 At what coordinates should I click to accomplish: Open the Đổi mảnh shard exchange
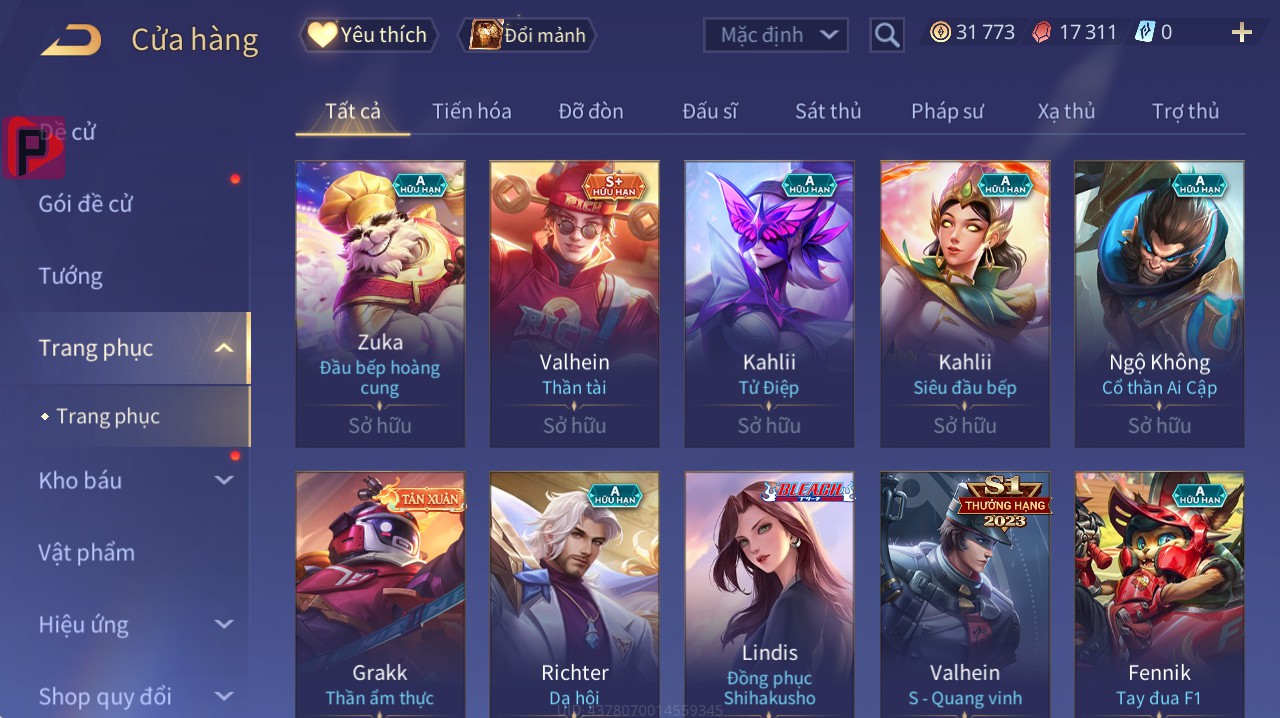527,35
